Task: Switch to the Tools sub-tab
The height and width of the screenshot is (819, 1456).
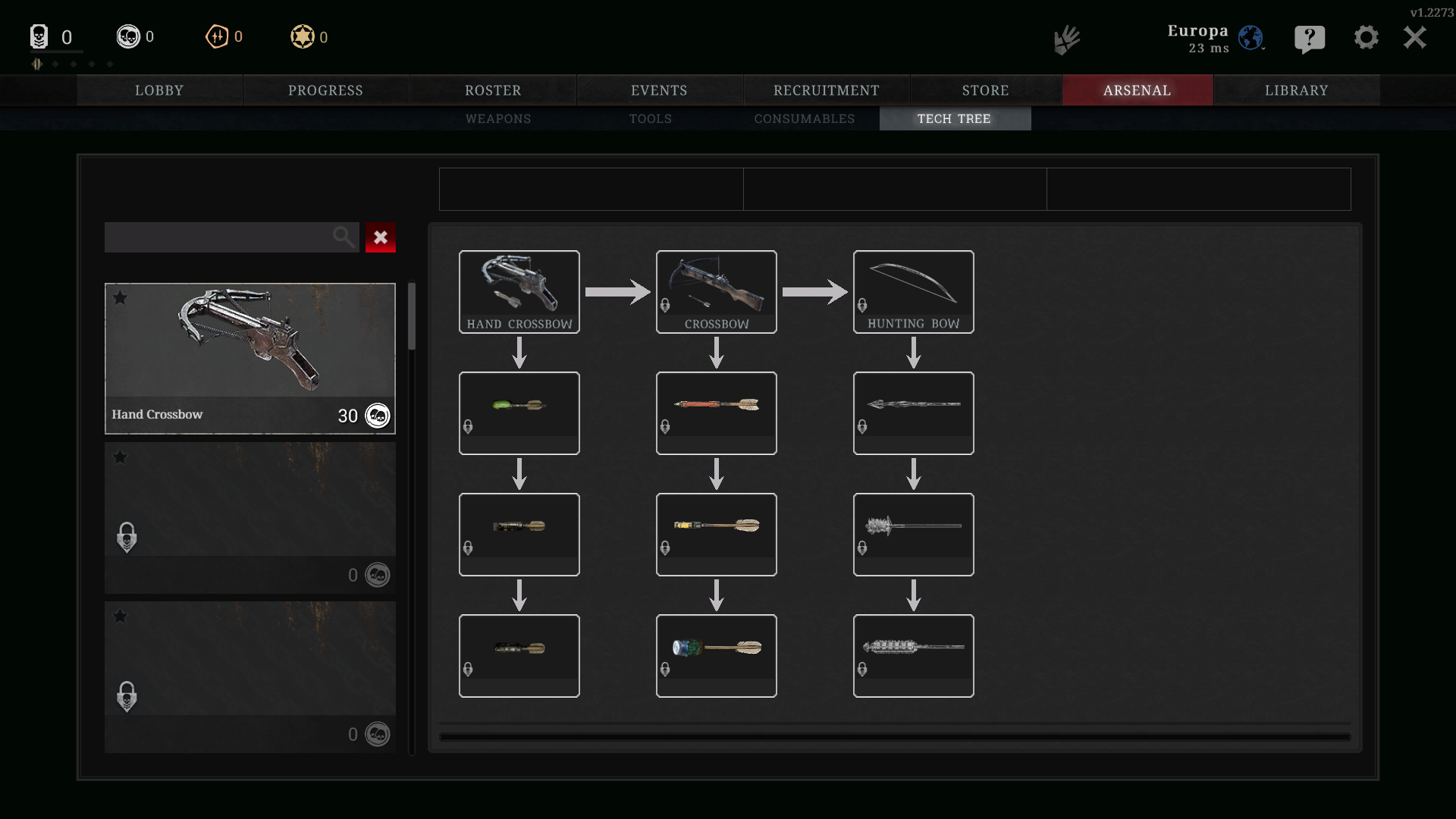Action: 651,119
